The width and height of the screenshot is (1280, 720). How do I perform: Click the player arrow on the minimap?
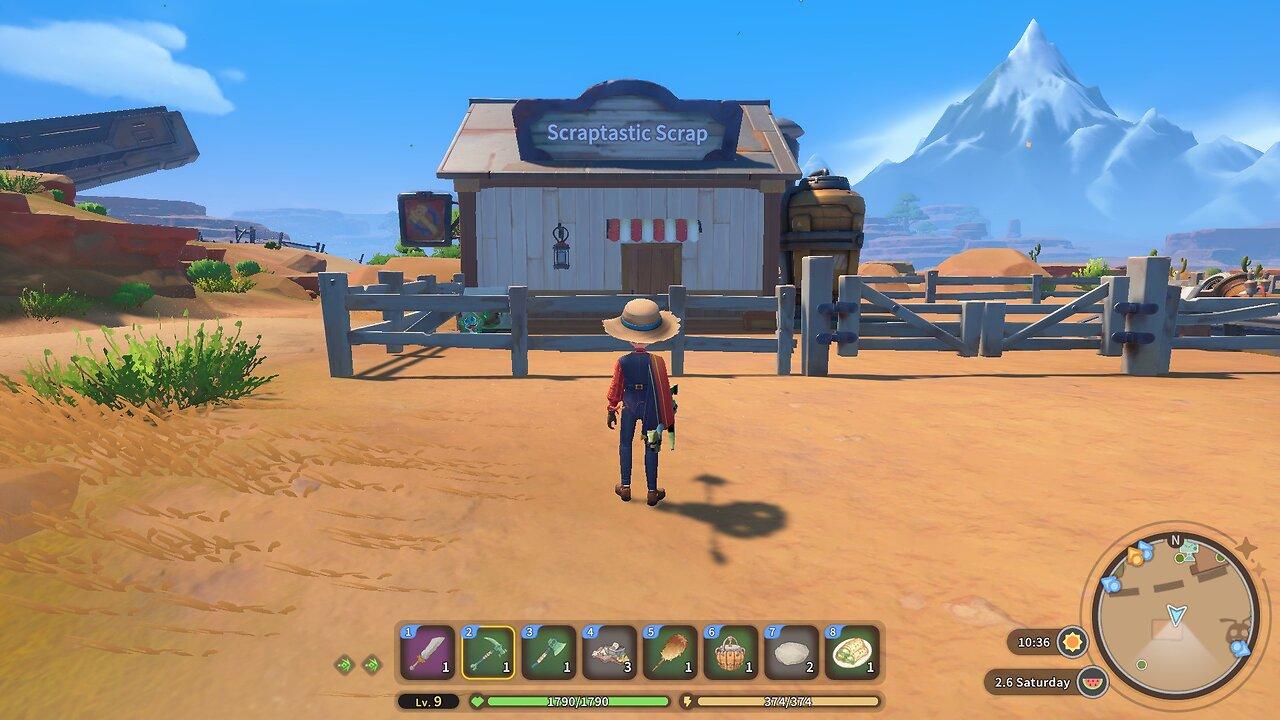coord(1176,614)
